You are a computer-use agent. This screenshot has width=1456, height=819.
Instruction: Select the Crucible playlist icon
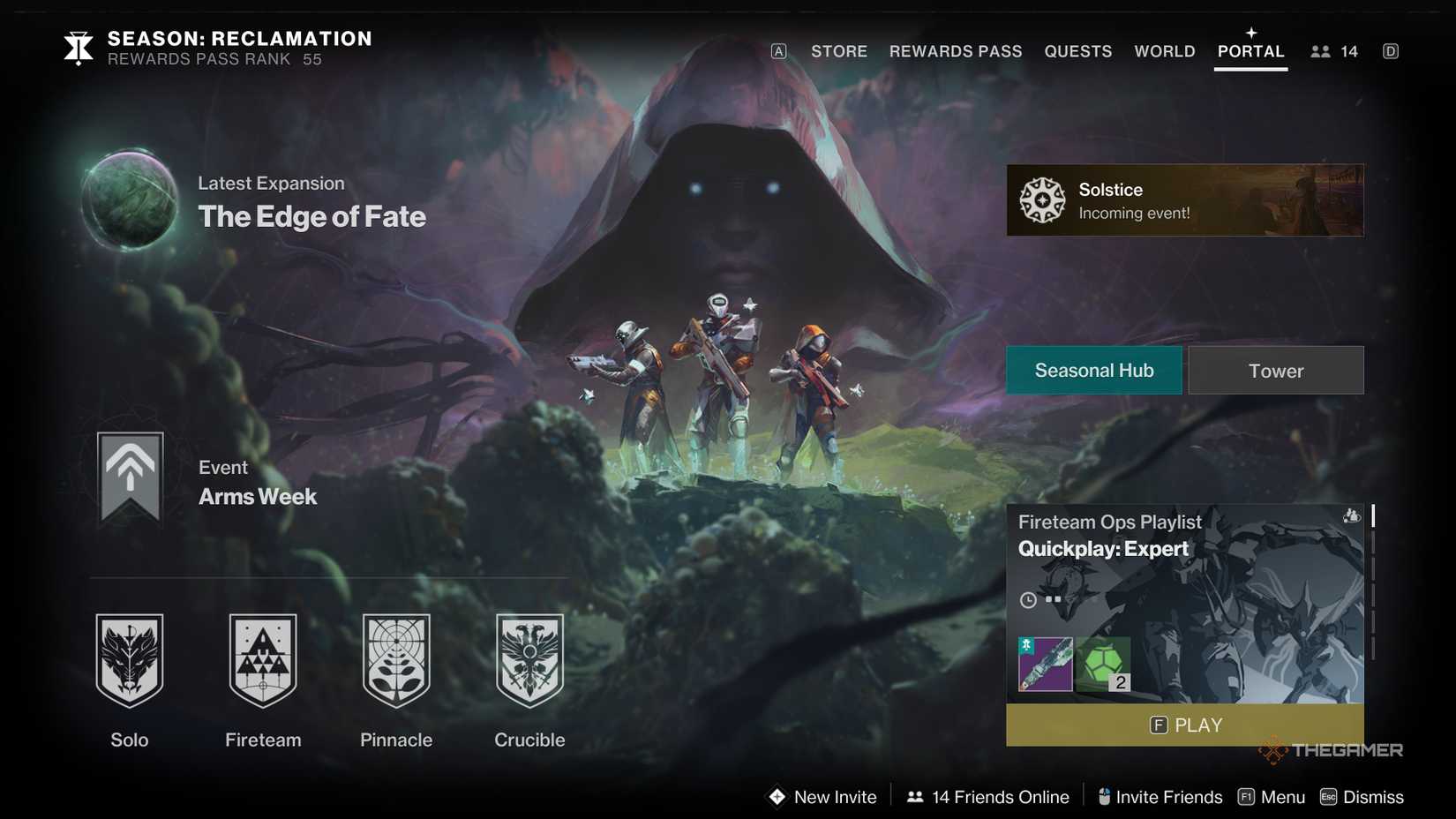[528, 660]
